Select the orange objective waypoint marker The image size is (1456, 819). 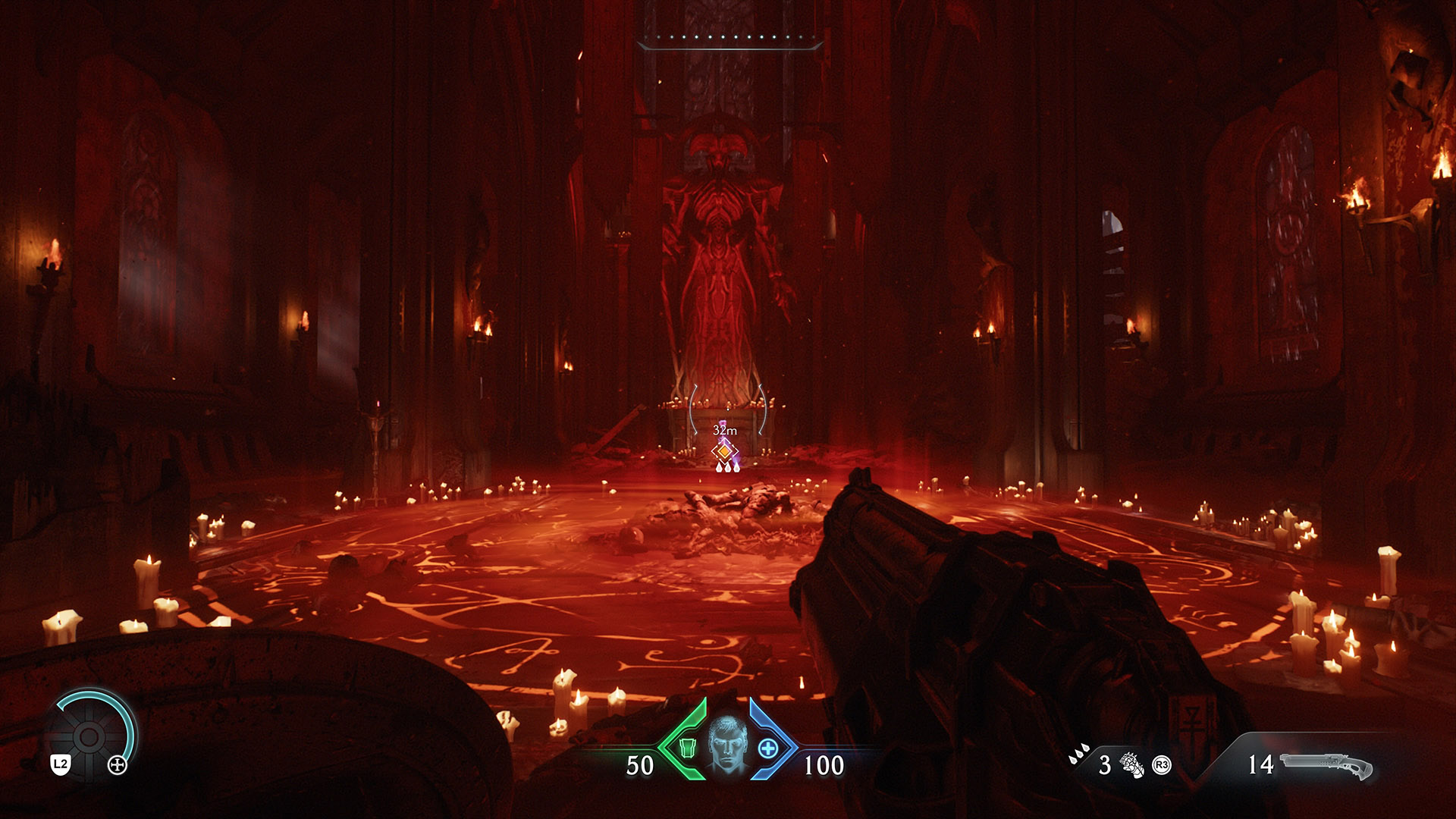point(725,451)
